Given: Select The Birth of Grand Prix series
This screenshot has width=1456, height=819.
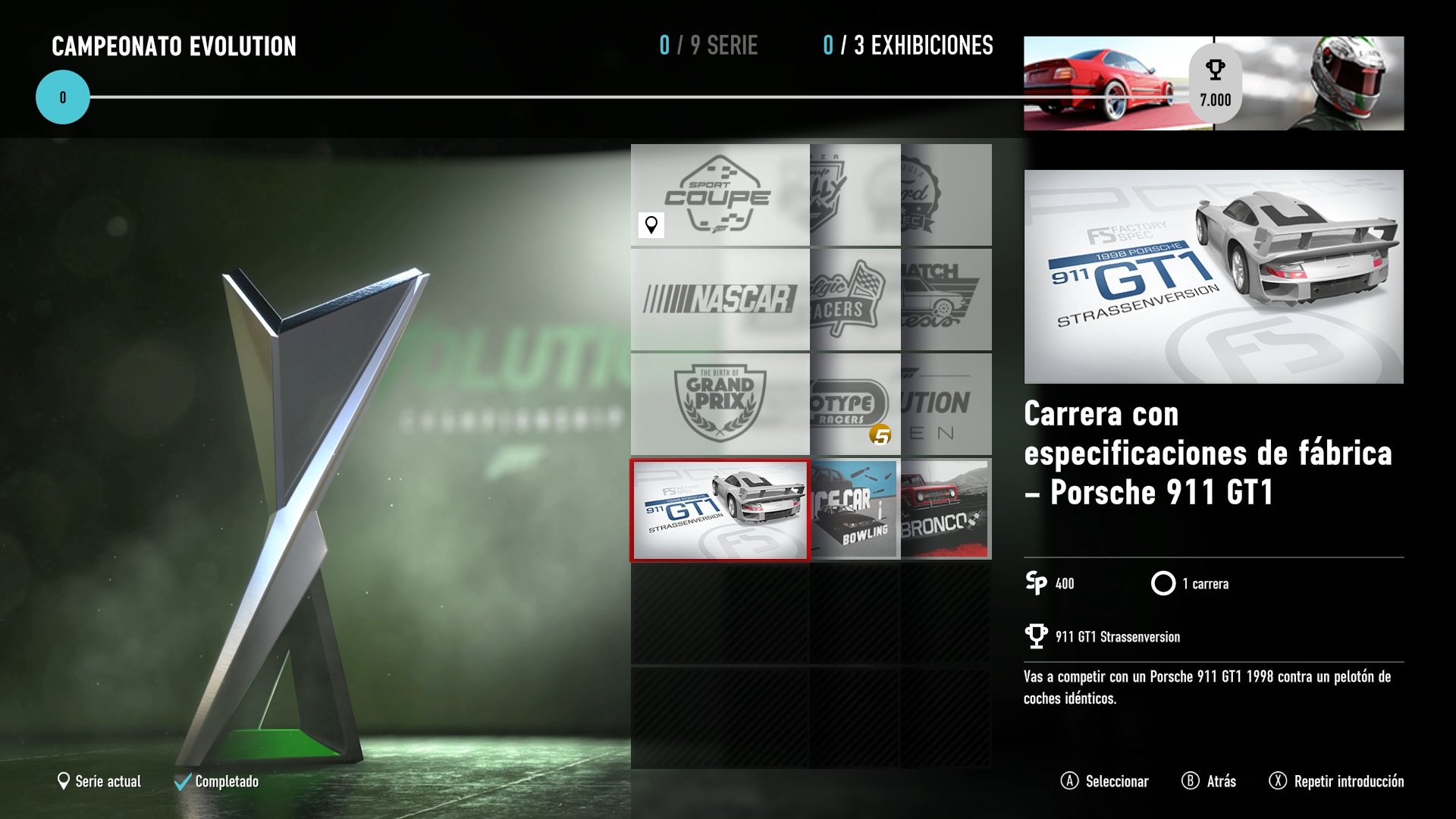Looking at the screenshot, I should [719, 404].
